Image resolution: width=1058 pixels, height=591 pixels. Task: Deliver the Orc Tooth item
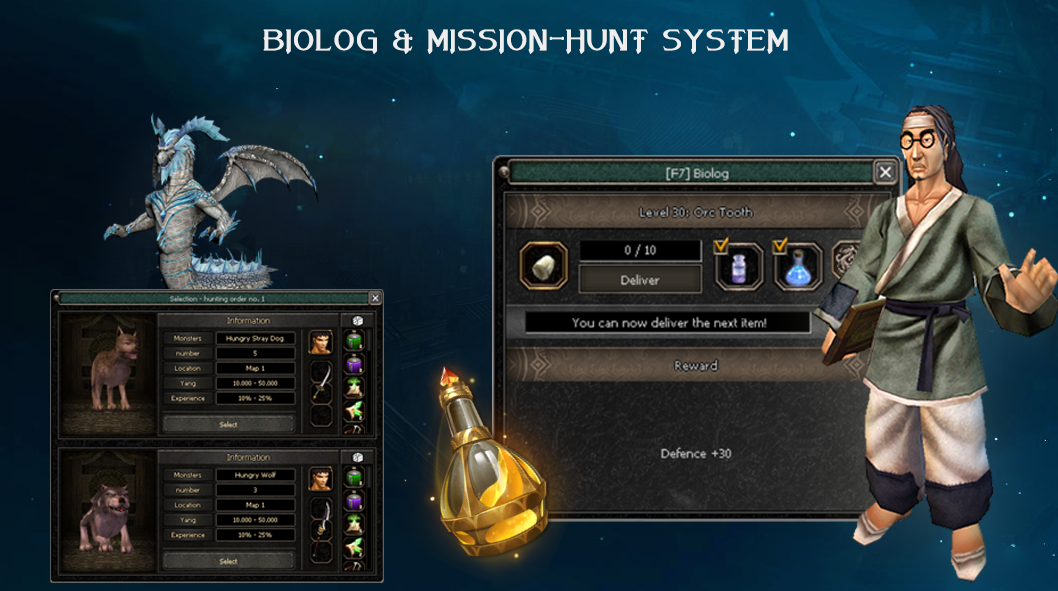[640, 280]
